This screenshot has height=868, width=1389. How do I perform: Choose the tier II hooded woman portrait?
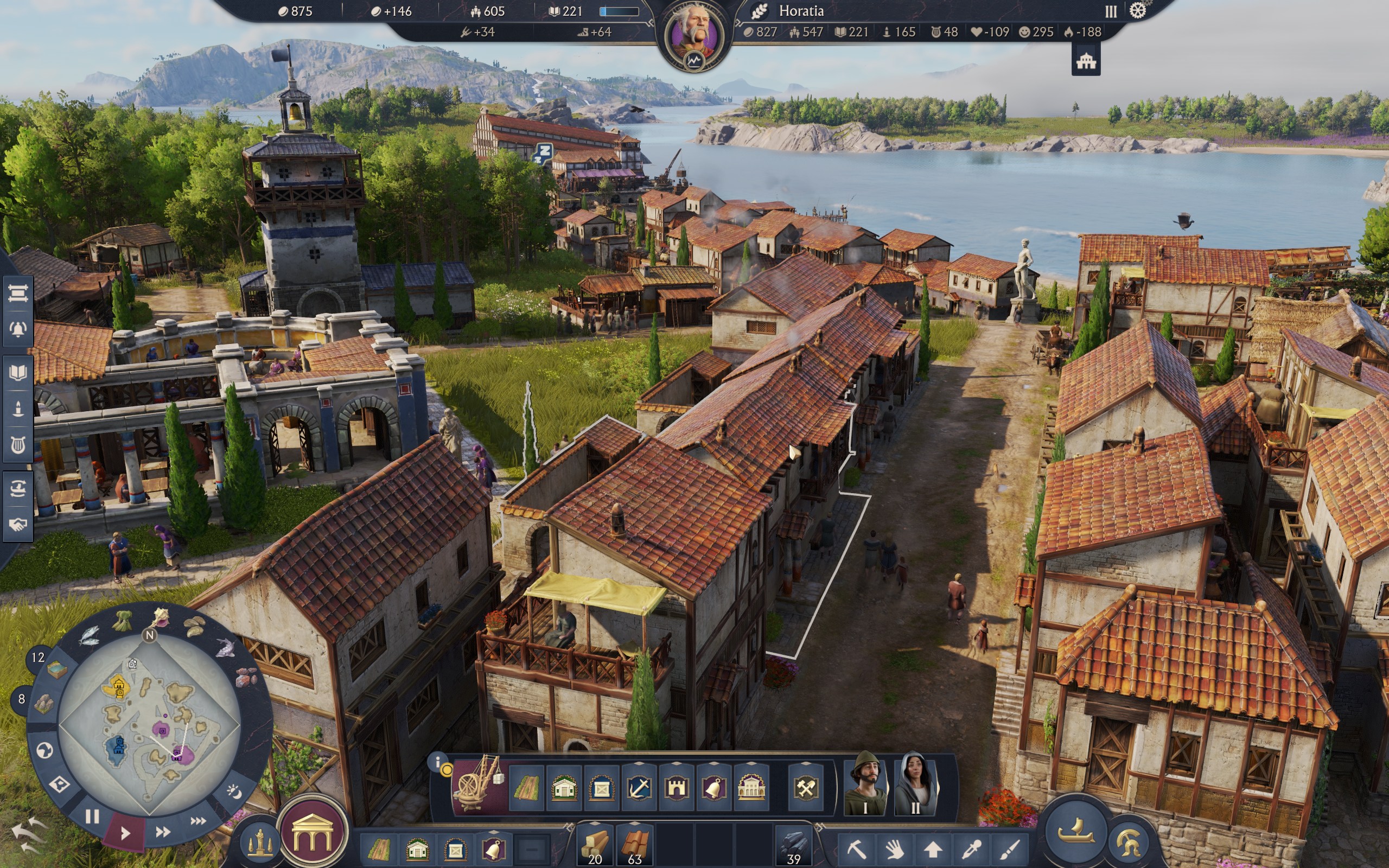[915, 784]
